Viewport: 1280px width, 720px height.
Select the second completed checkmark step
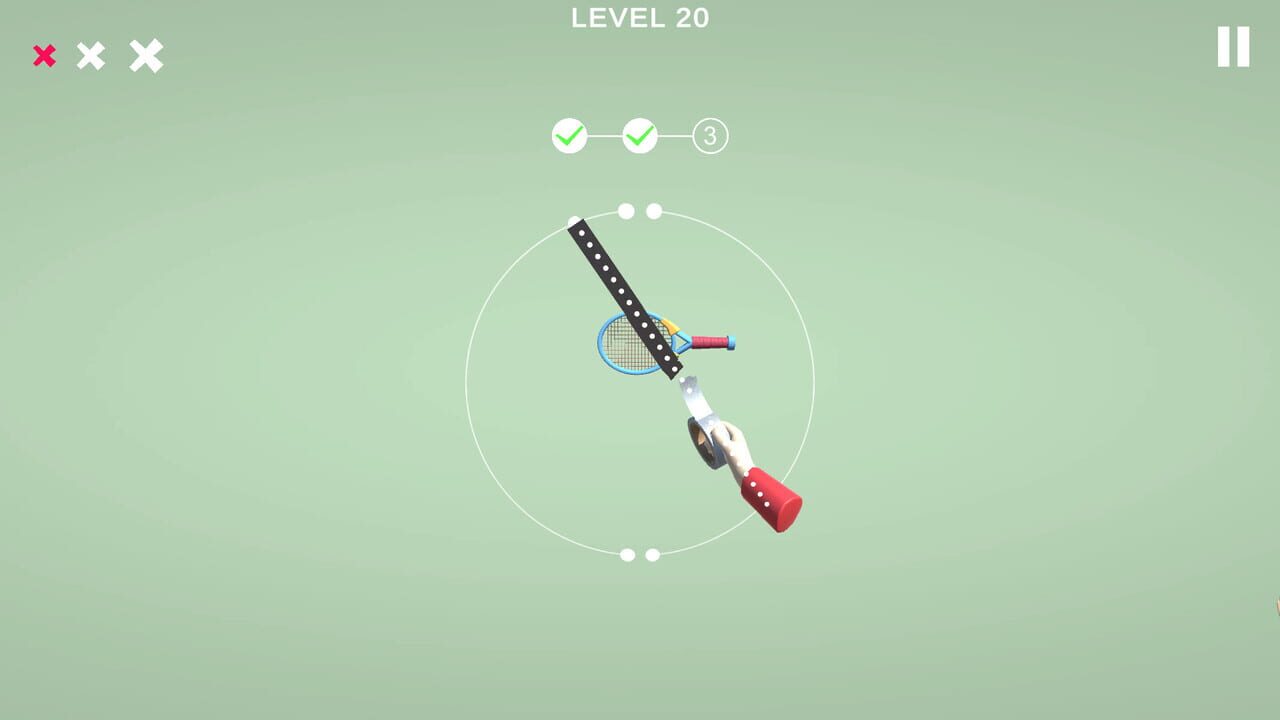[641, 133]
